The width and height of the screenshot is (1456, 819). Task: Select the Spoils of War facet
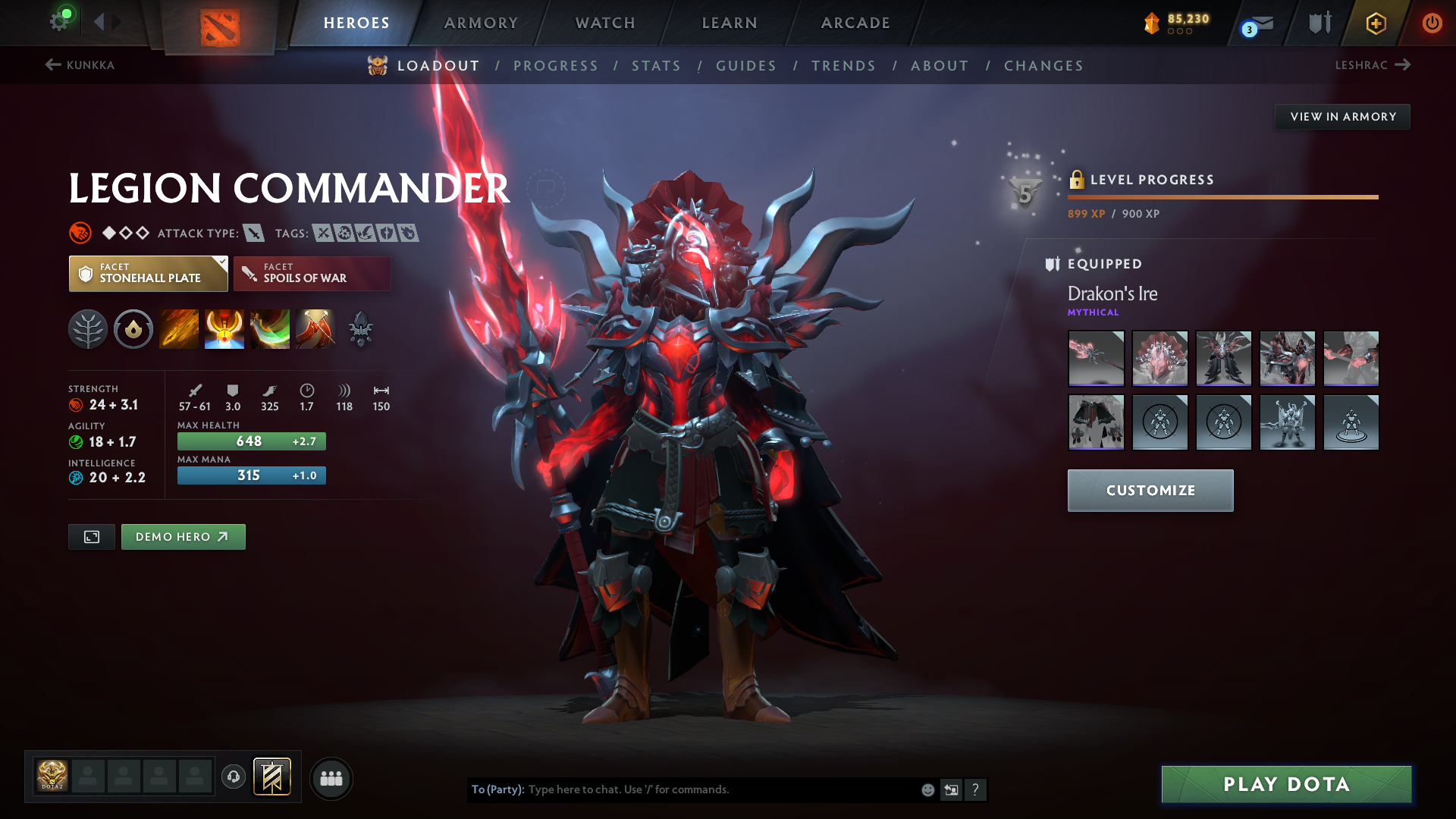coord(312,274)
